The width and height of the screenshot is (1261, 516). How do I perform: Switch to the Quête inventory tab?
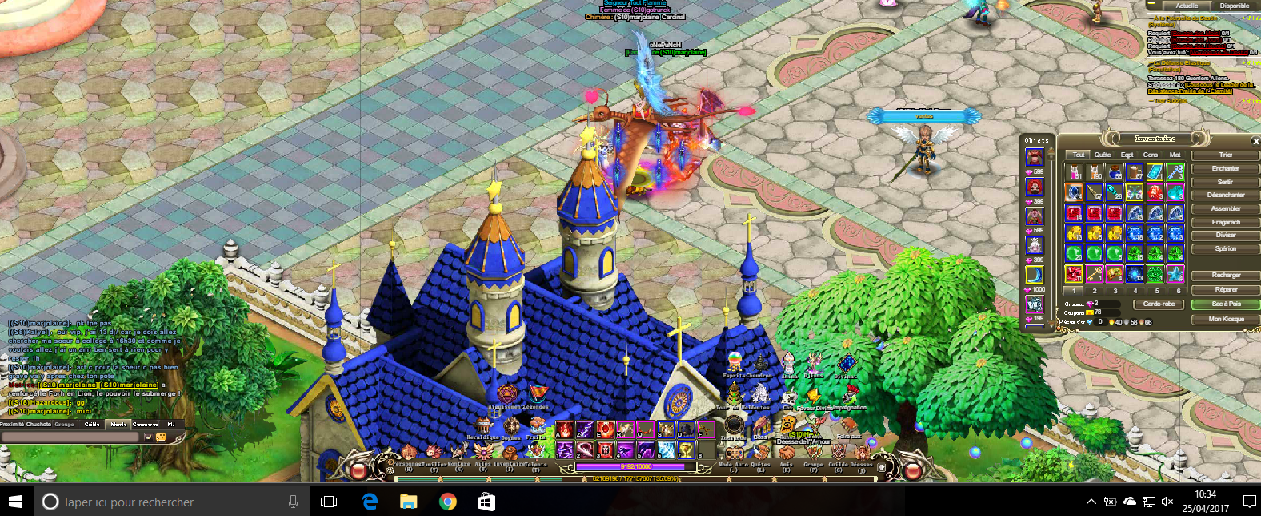click(1102, 155)
